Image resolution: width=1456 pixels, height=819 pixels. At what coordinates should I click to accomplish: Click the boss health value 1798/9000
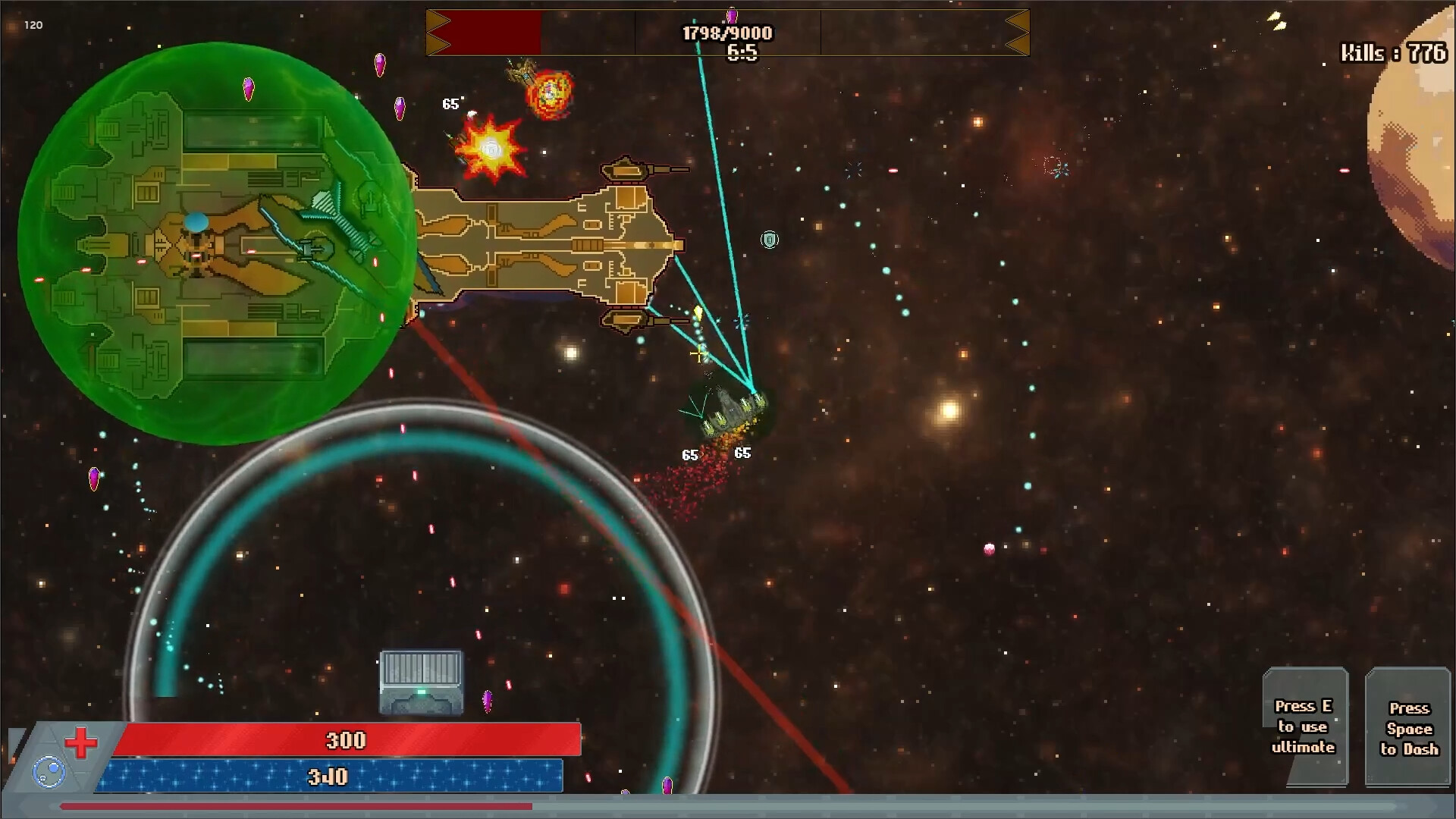click(x=726, y=33)
